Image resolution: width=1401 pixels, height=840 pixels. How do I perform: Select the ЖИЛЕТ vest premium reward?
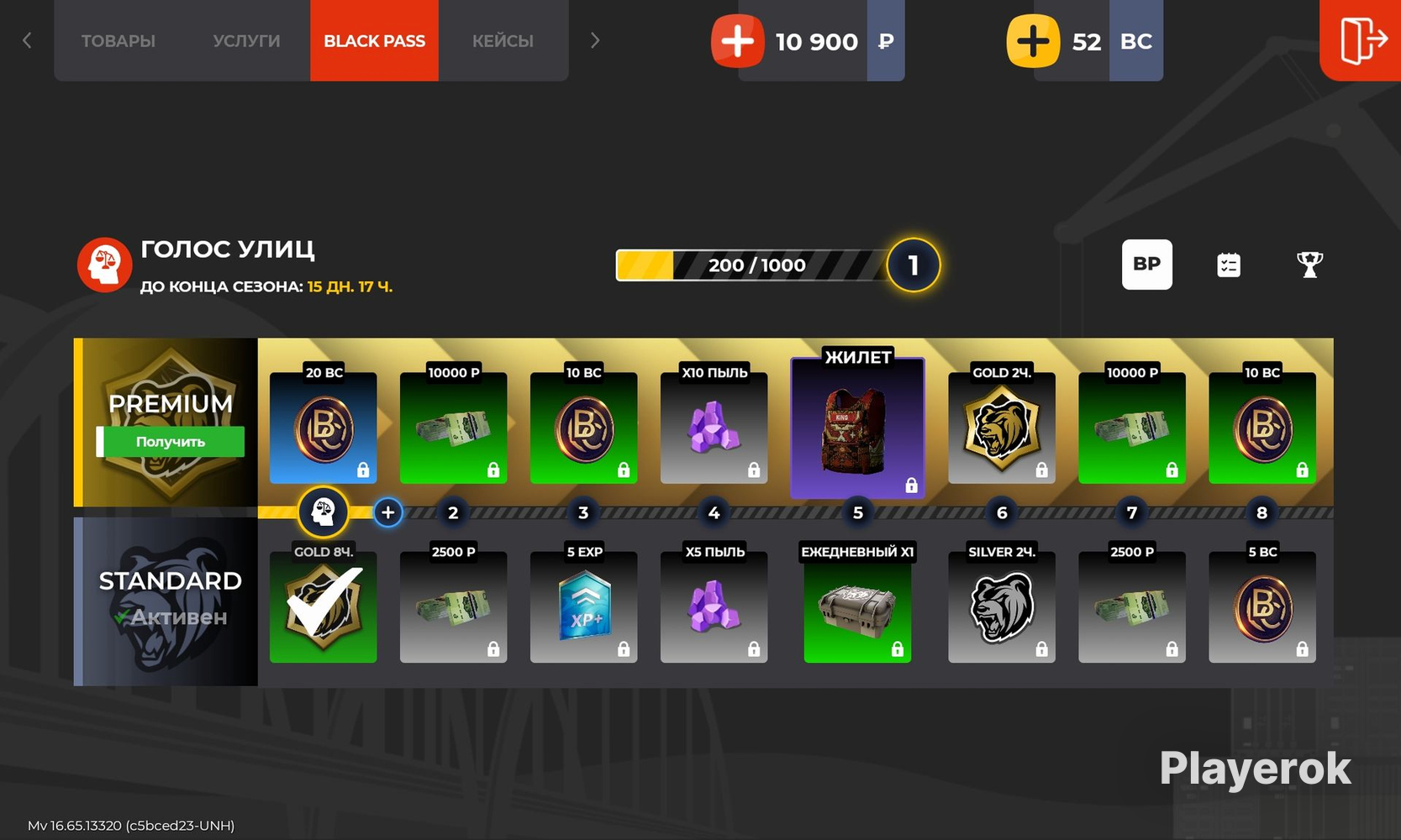[857, 428]
